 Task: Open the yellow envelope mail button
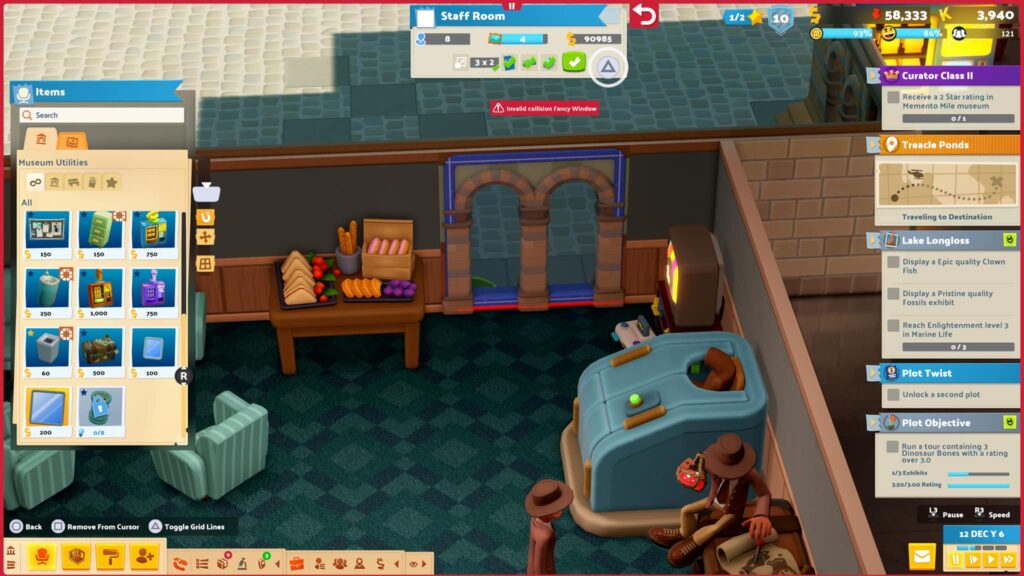[921, 556]
